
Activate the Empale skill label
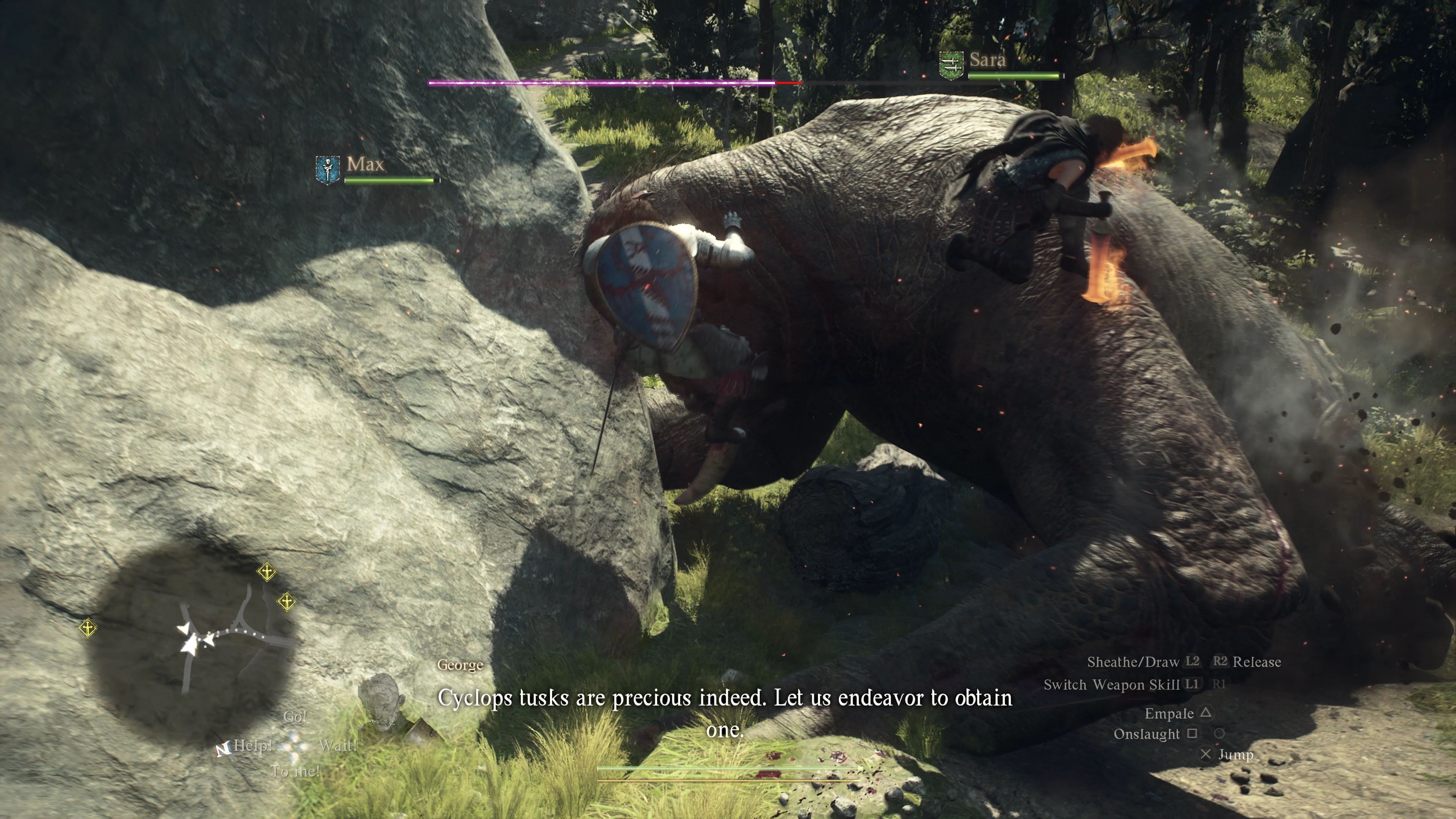[x=1169, y=713]
